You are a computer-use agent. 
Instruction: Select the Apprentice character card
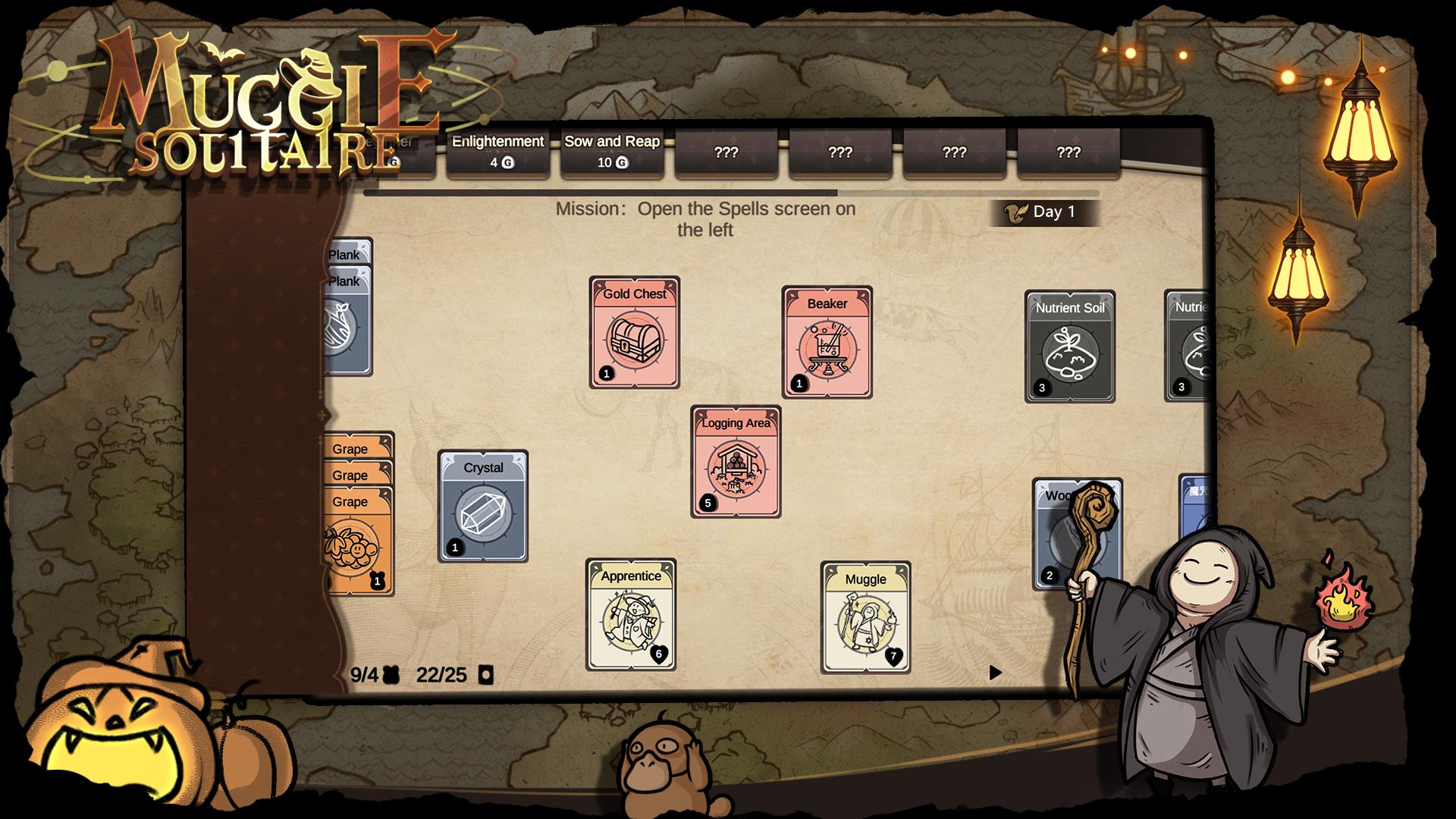[631, 615]
